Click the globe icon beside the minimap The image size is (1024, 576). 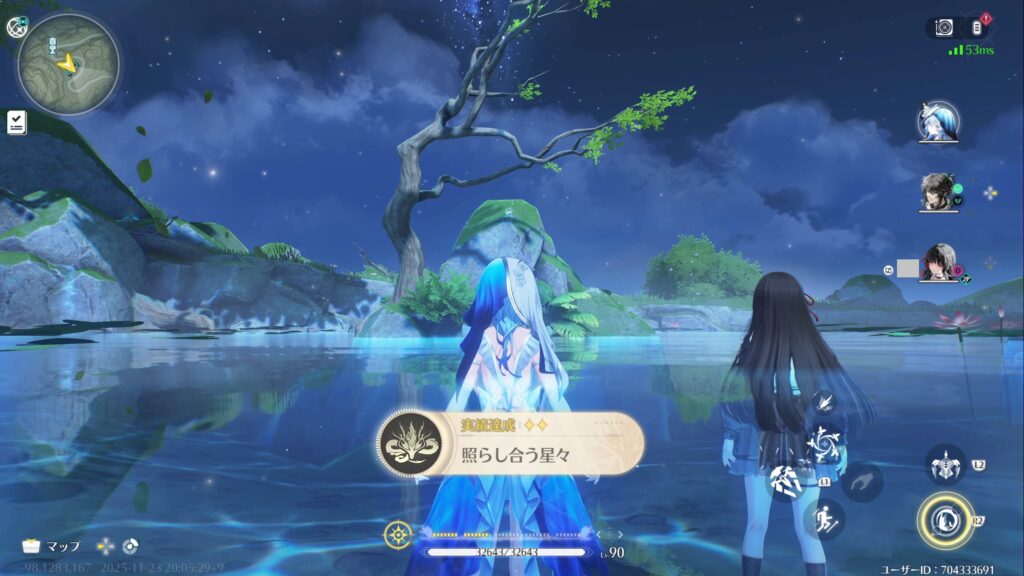15,27
